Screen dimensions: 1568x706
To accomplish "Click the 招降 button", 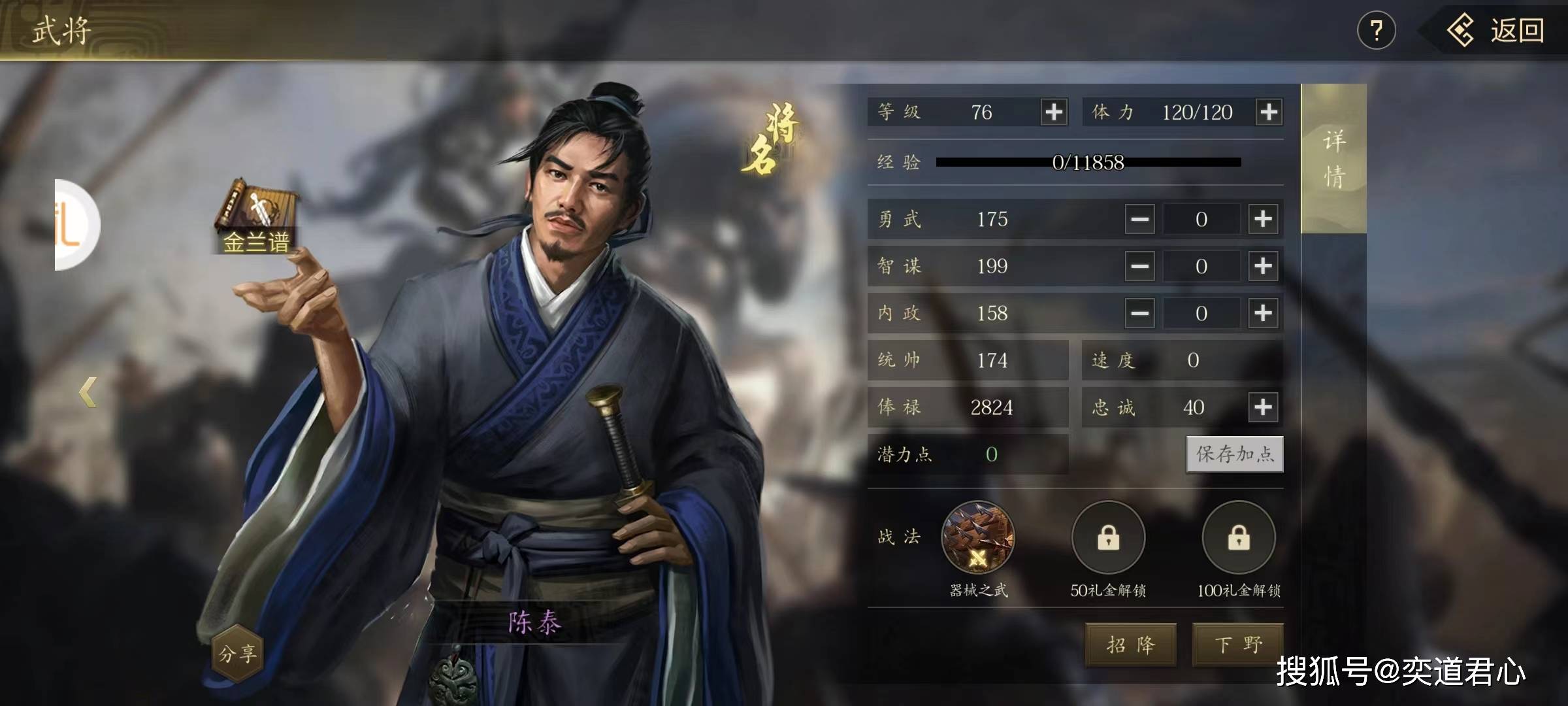I will click(x=1131, y=645).
